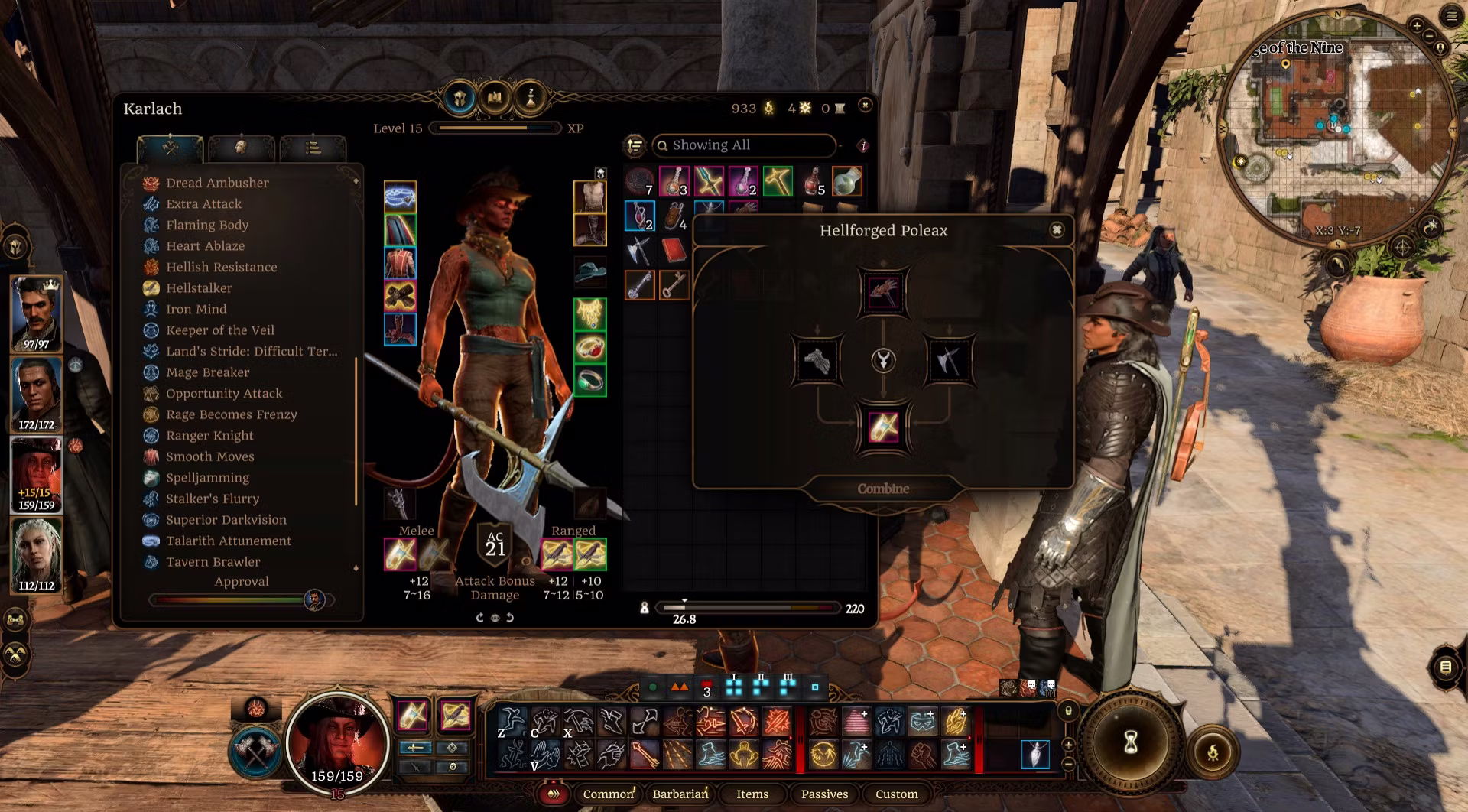1468x812 pixels.
Task: Click the inventory search field
Action: (x=745, y=145)
